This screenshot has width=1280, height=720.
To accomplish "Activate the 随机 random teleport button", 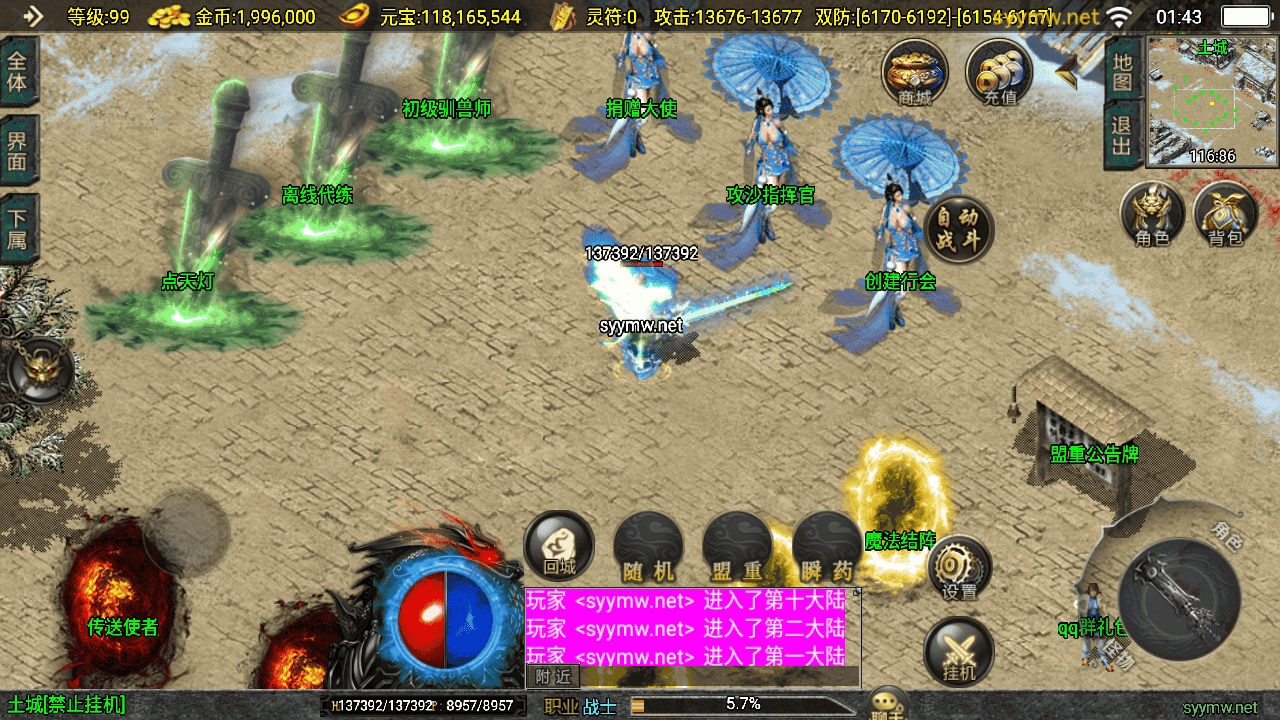I will (648, 548).
